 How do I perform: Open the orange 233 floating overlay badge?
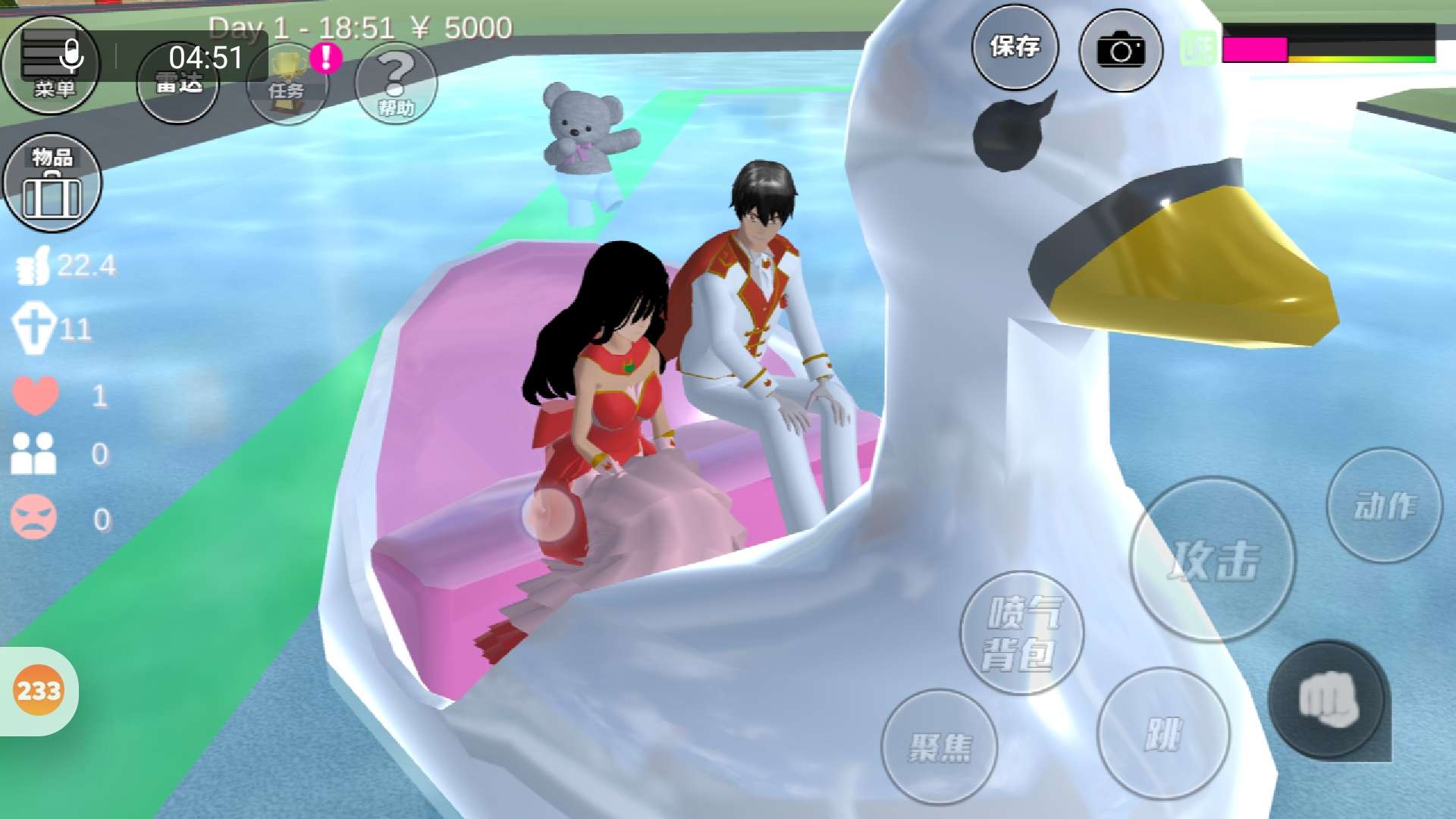click(39, 691)
